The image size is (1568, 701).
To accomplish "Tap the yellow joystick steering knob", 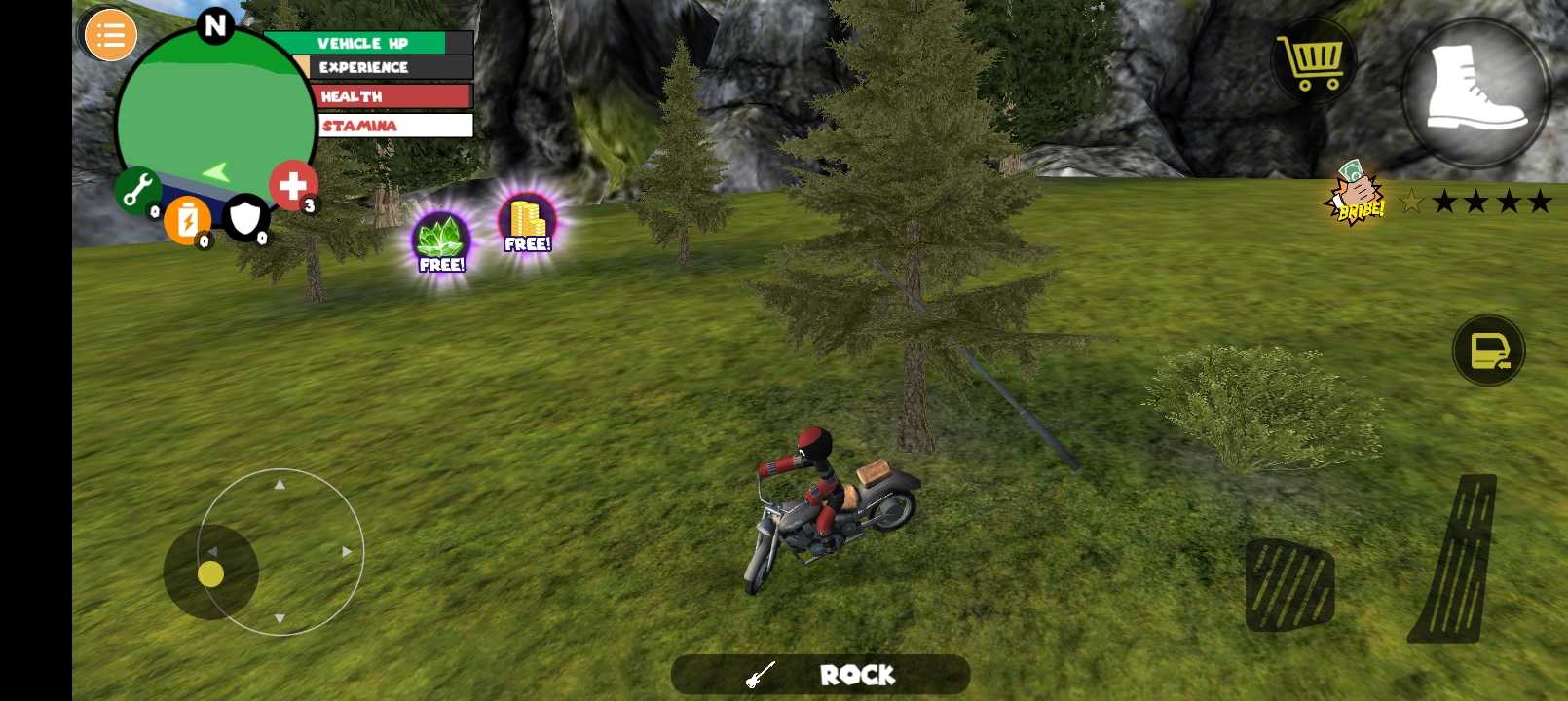I will [x=210, y=574].
